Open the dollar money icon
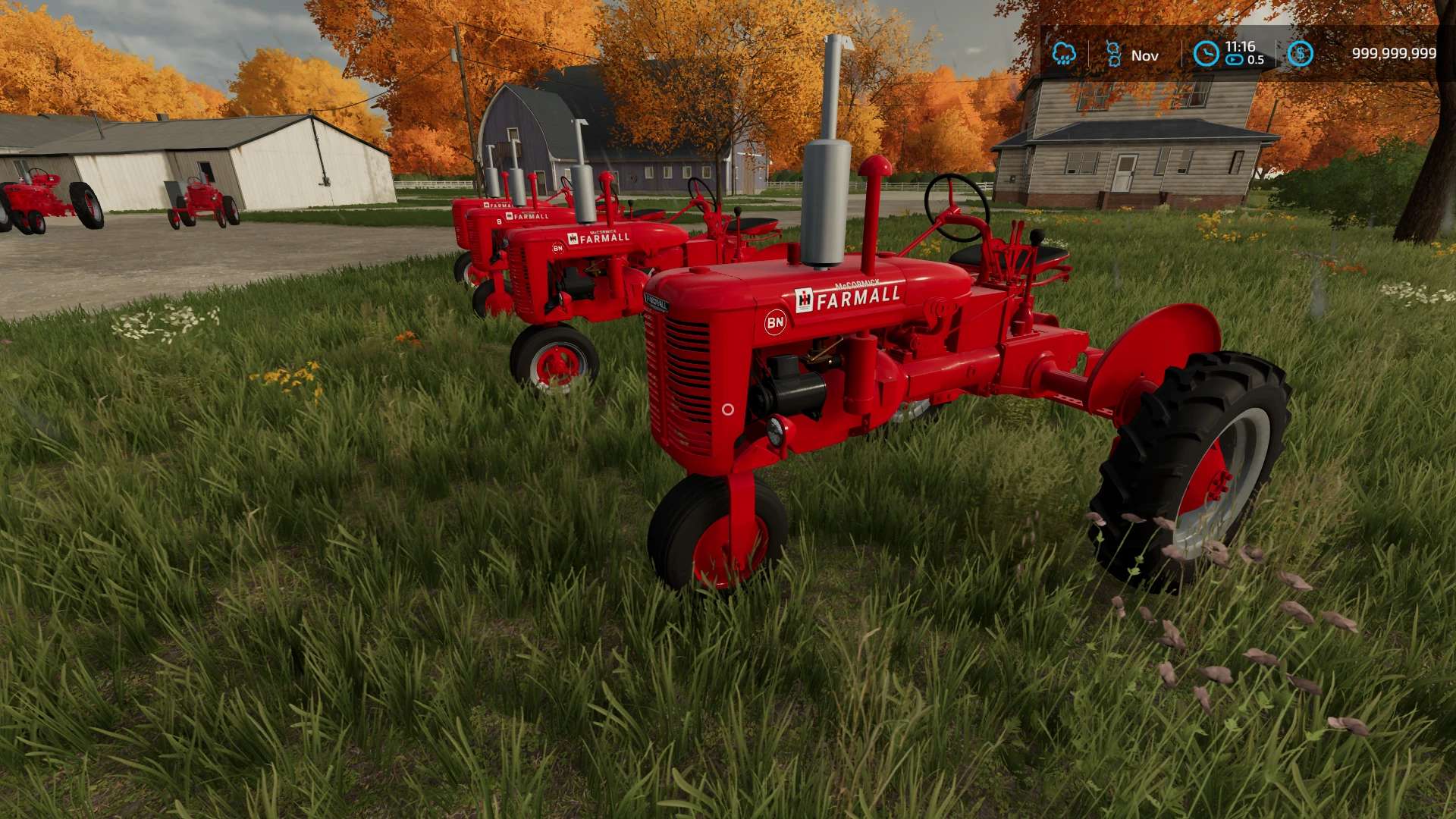This screenshot has width=1456, height=819. 1300,54
